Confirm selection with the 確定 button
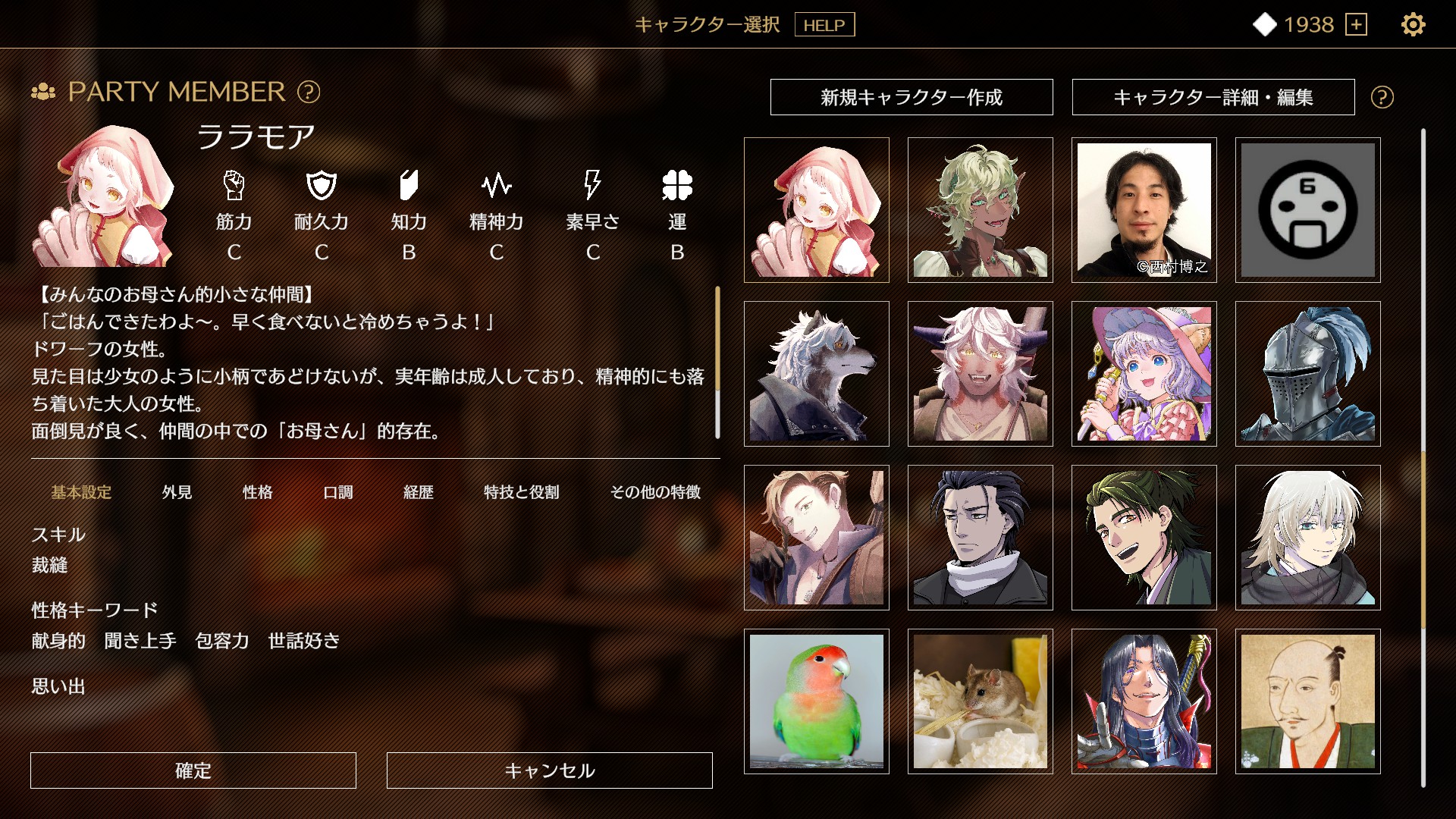Image resolution: width=1456 pixels, height=819 pixels. pos(192,770)
